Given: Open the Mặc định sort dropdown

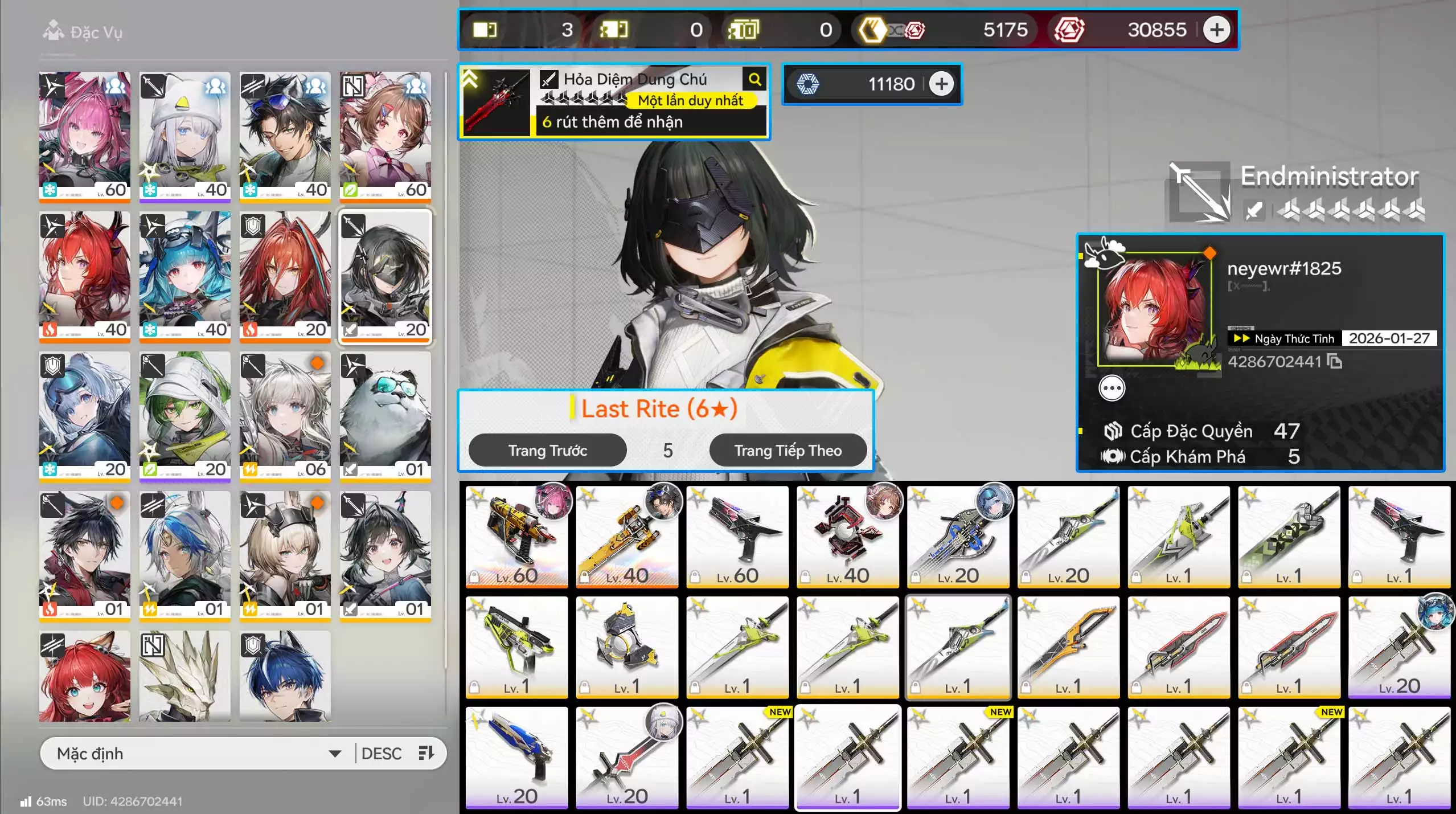Looking at the screenshot, I should (x=198, y=754).
